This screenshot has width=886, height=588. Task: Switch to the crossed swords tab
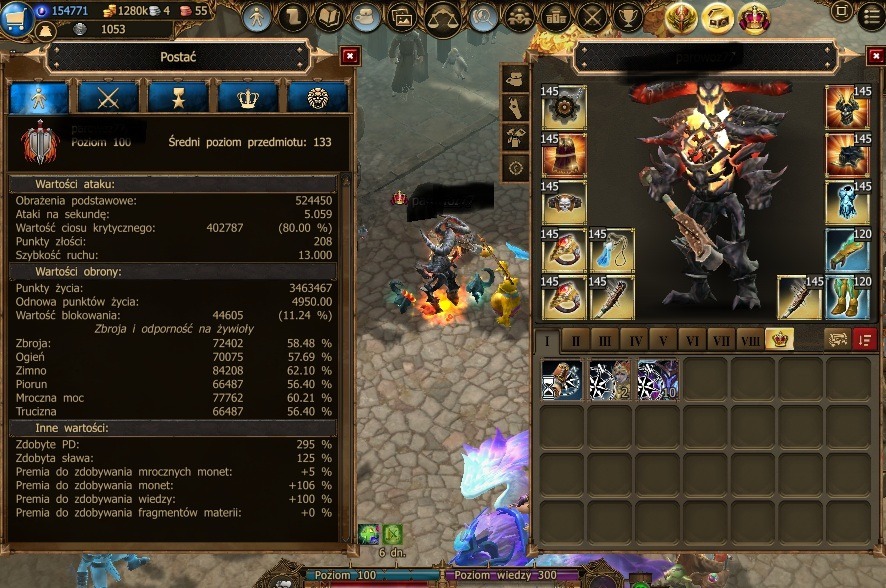tap(109, 97)
